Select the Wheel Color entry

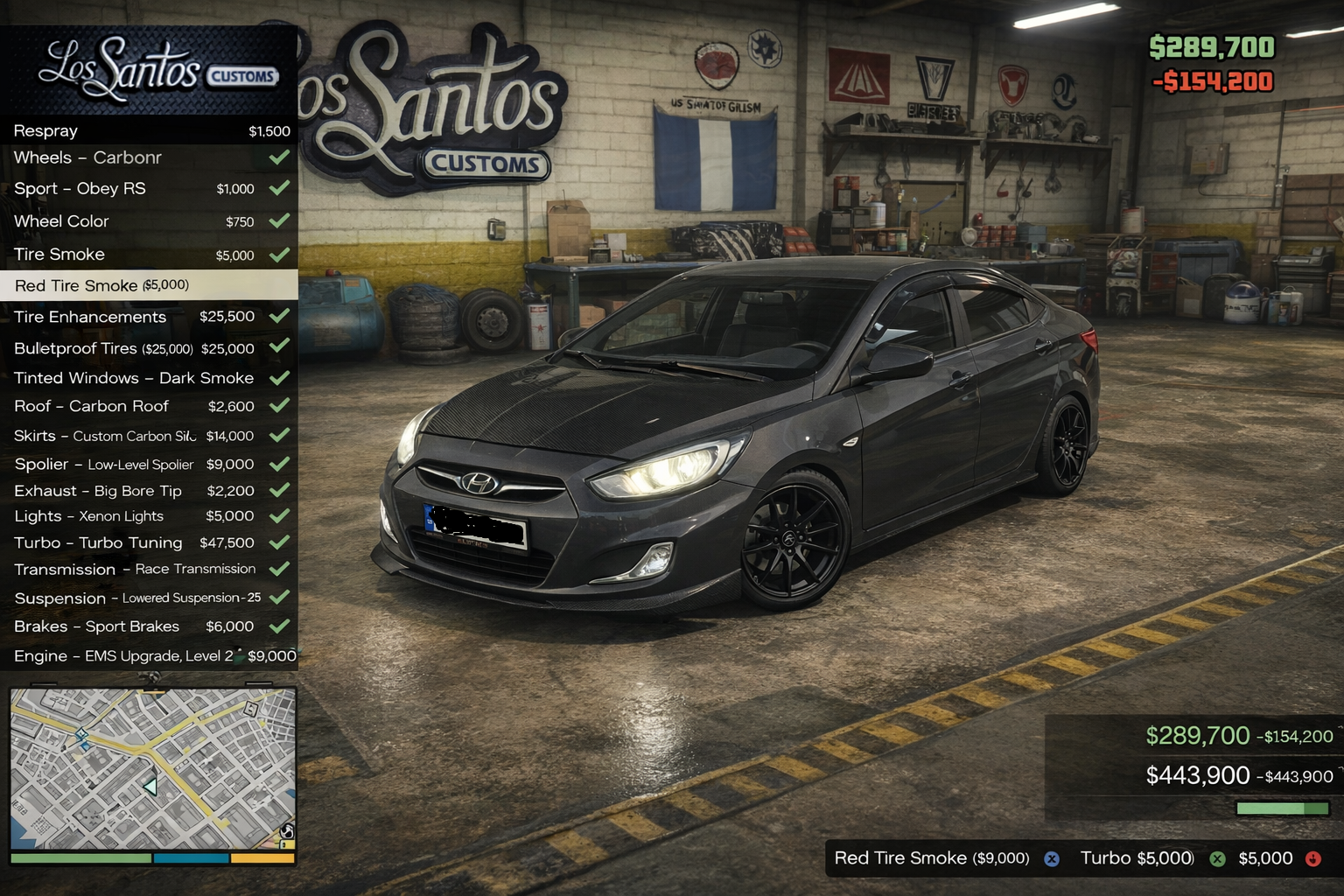tap(149, 221)
